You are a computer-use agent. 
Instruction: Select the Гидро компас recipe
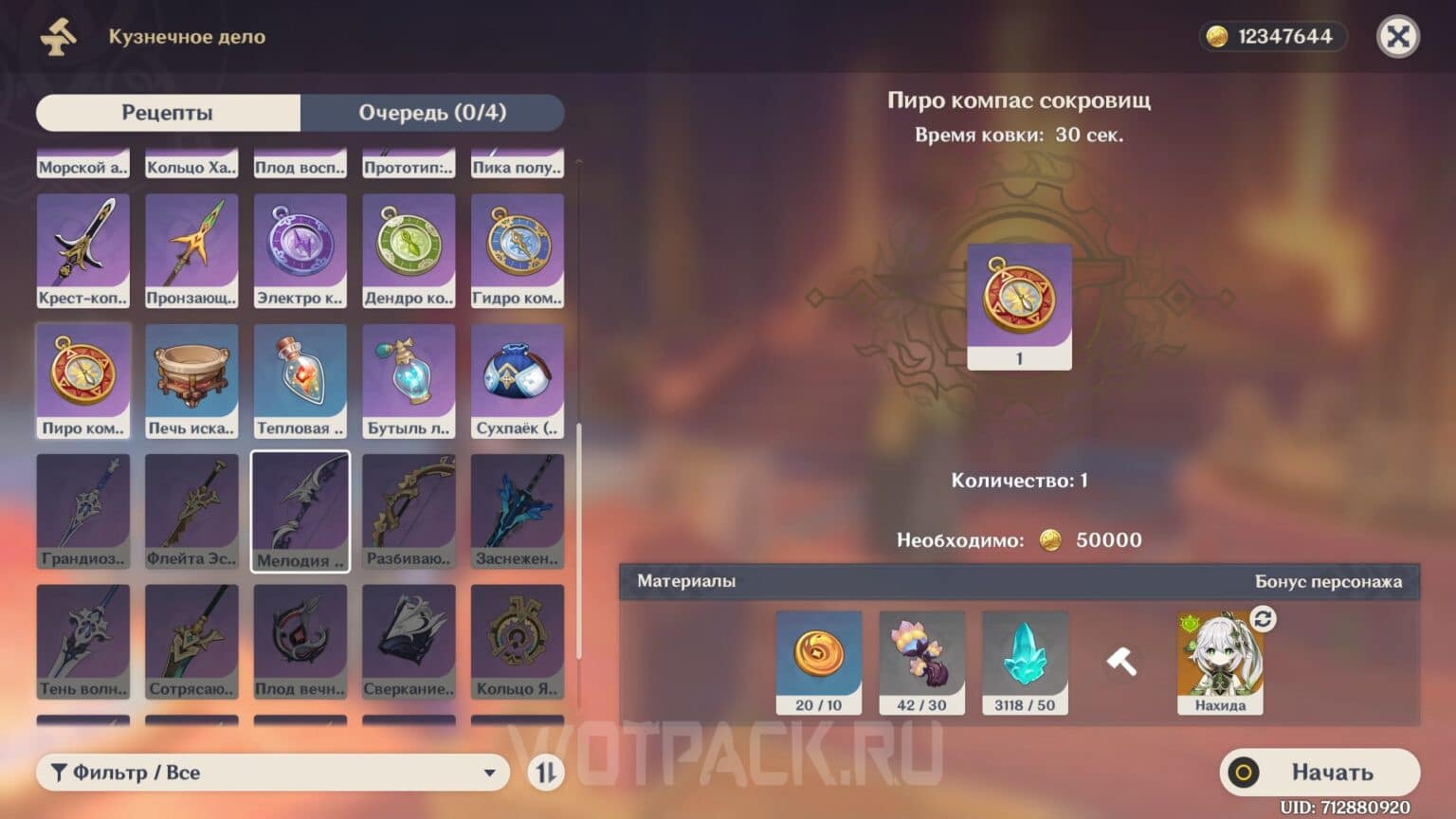click(517, 248)
